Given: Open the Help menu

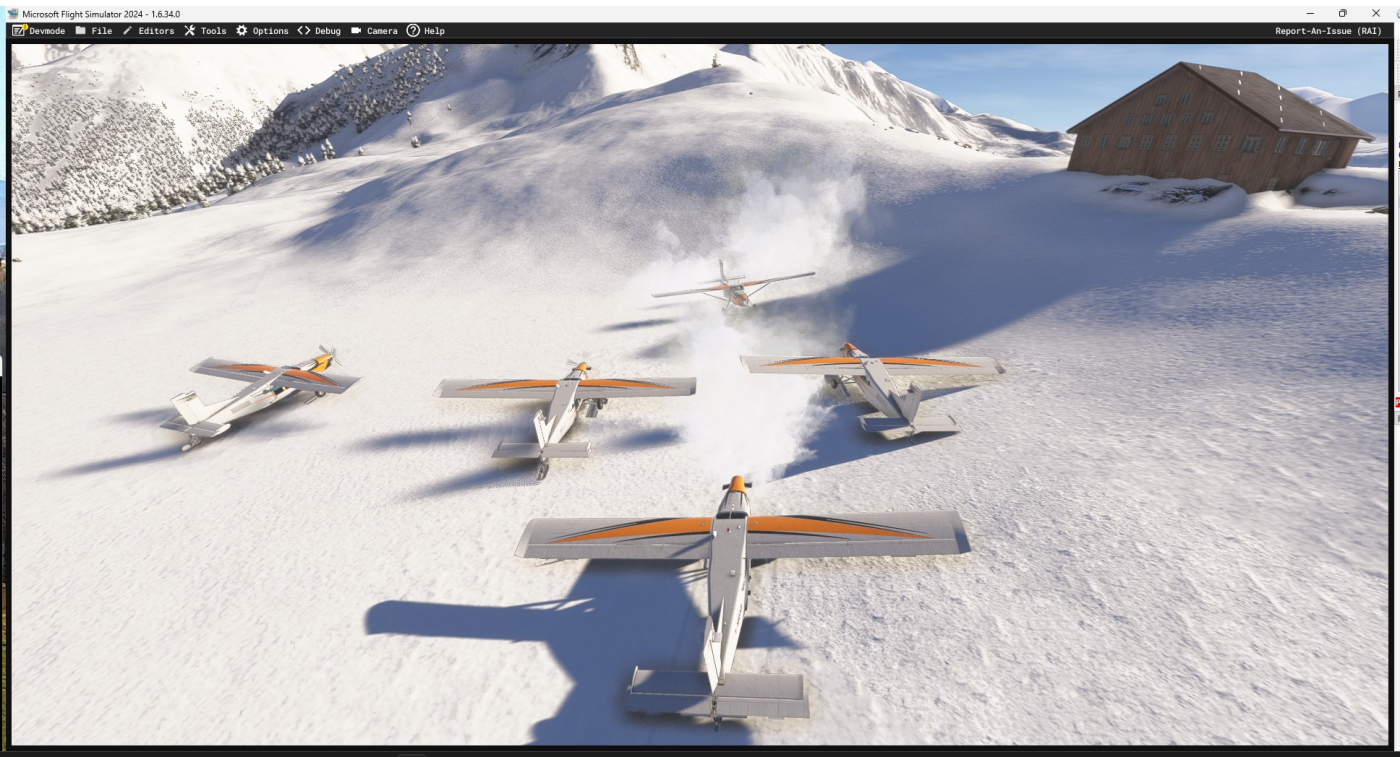Looking at the screenshot, I should pos(426,31).
